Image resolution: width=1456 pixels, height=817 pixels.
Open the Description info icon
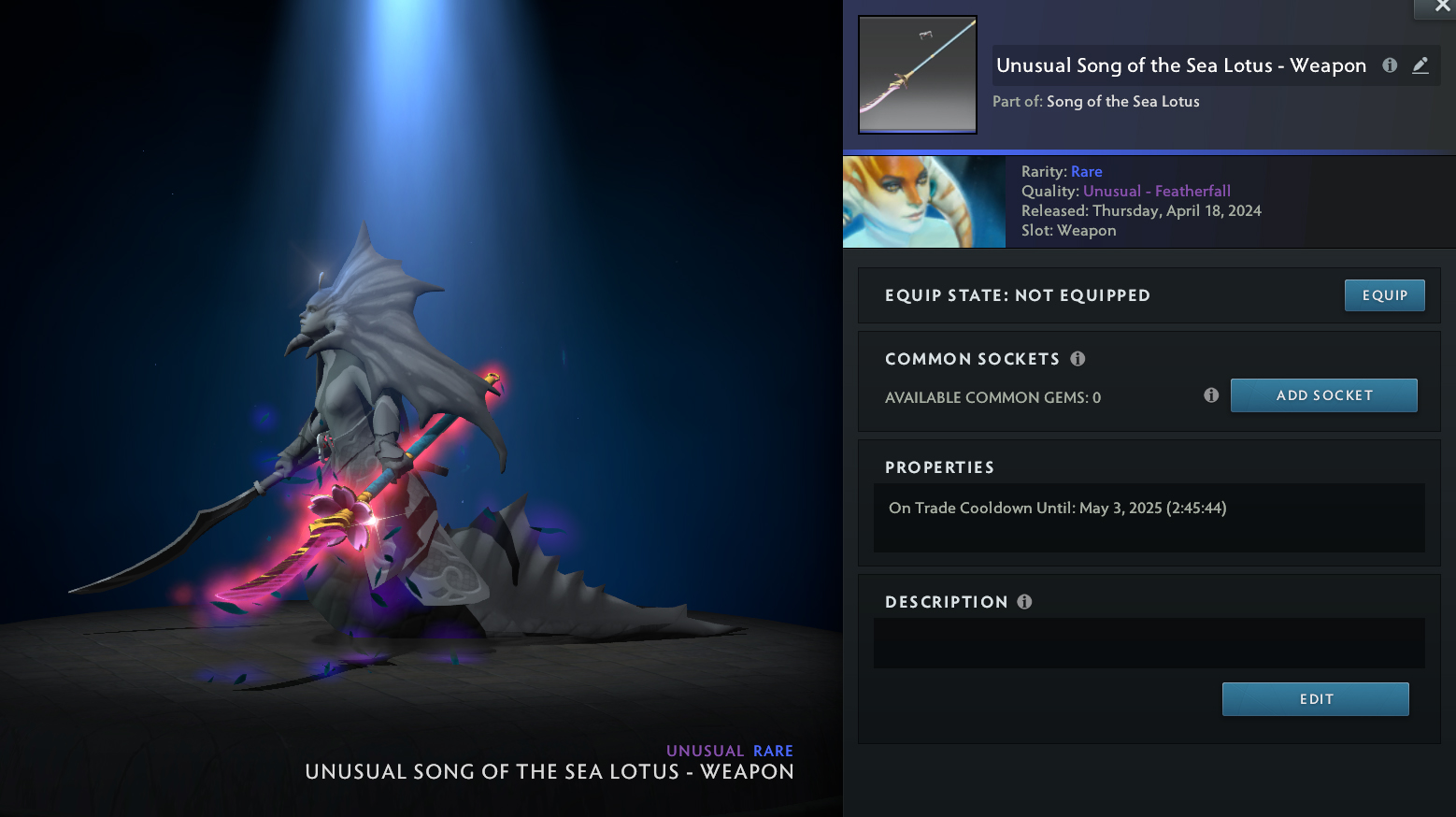click(x=1024, y=602)
